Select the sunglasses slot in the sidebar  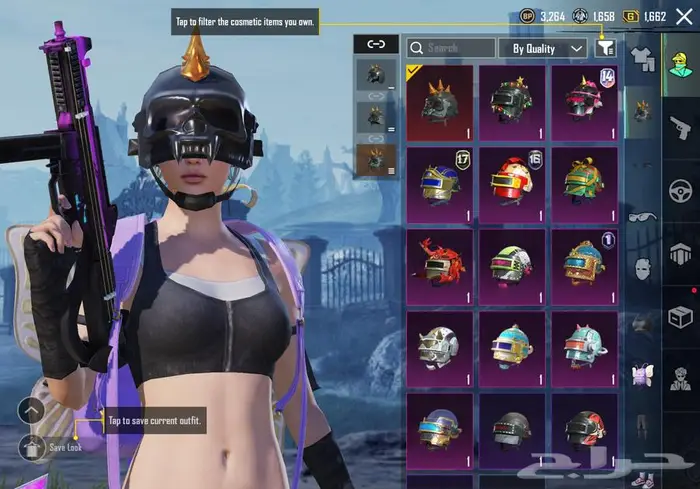tap(641, 216)
